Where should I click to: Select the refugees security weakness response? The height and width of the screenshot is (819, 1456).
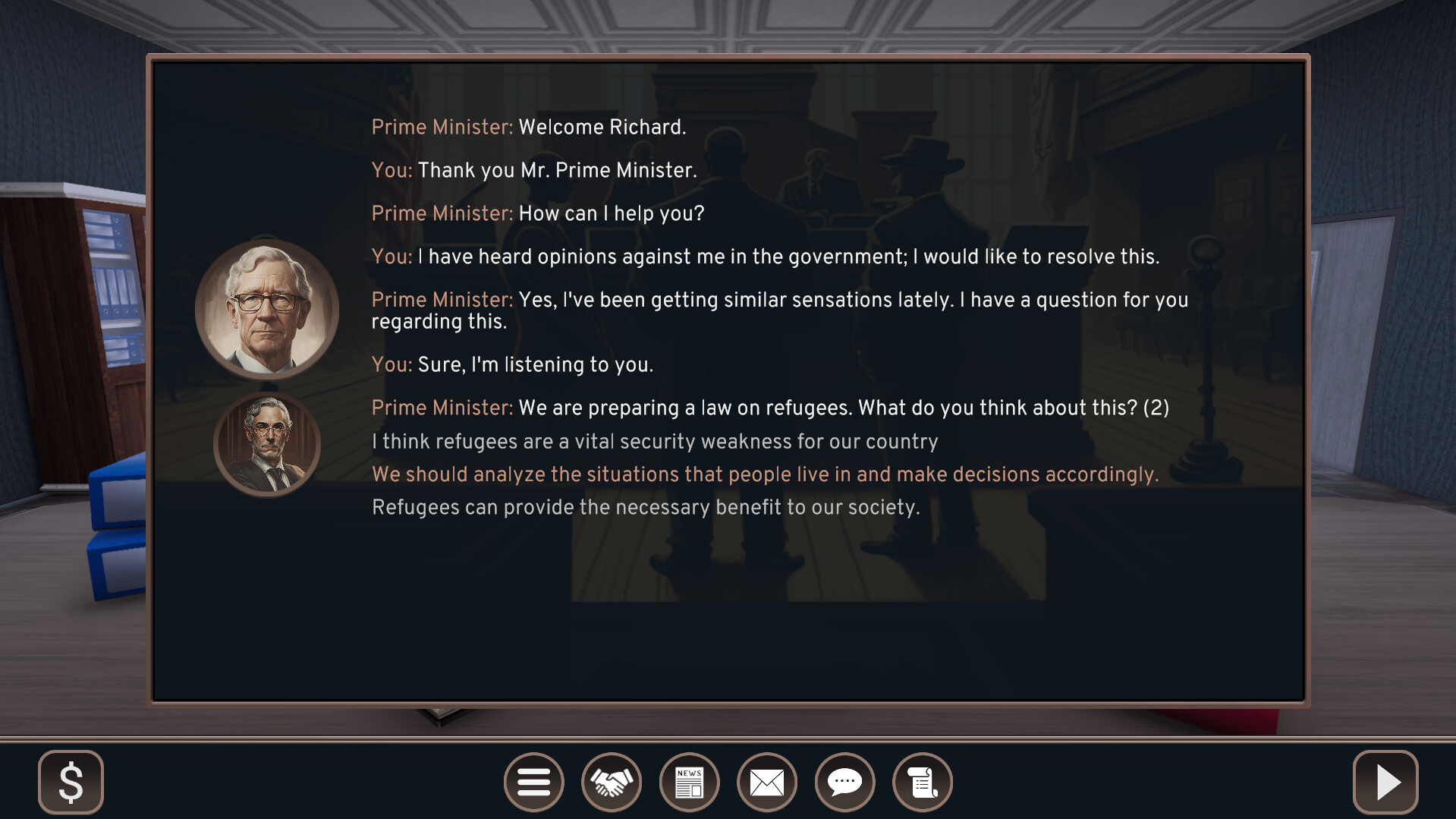(655, 441)
